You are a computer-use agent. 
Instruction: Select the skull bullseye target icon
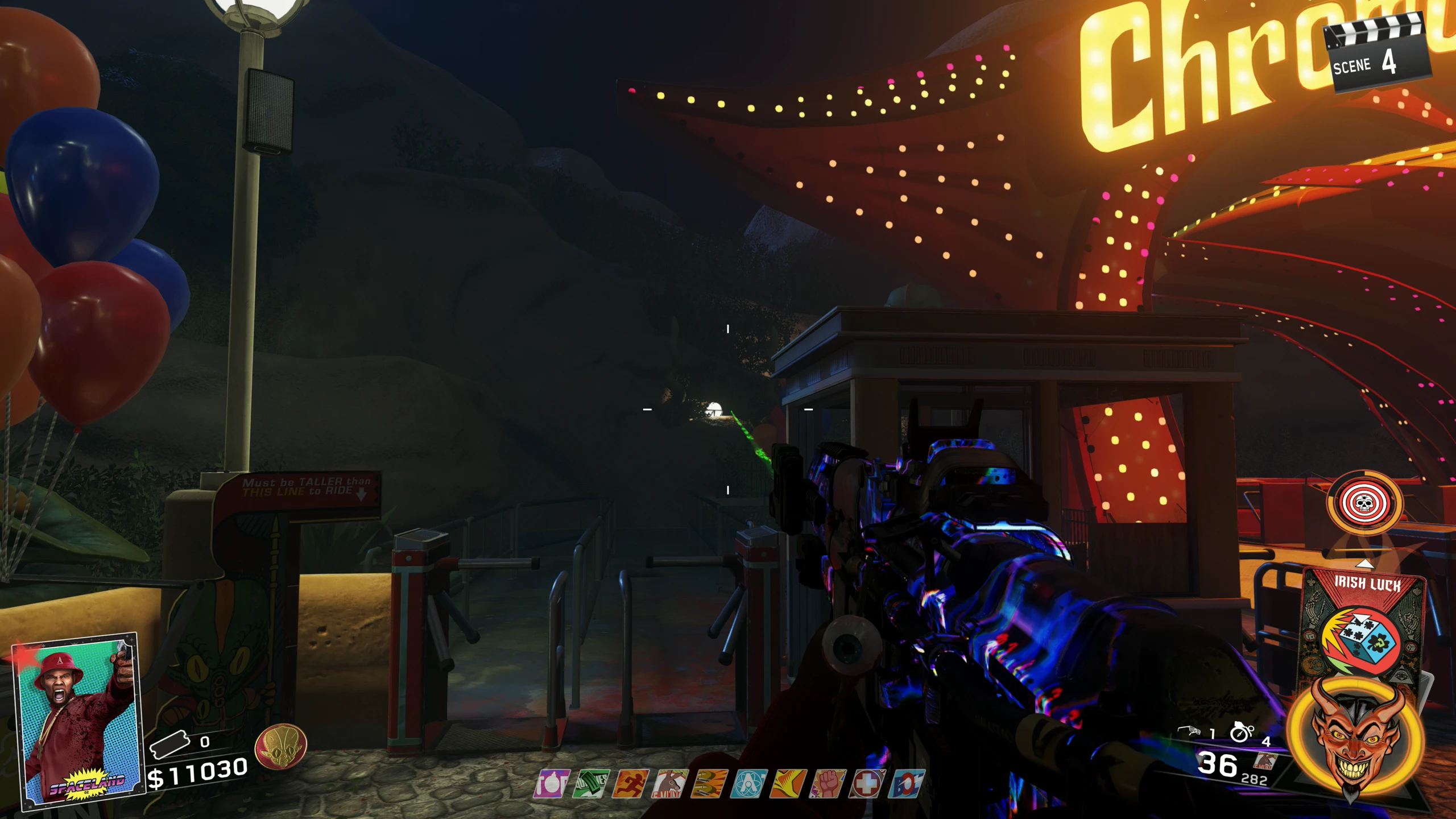1364,503
